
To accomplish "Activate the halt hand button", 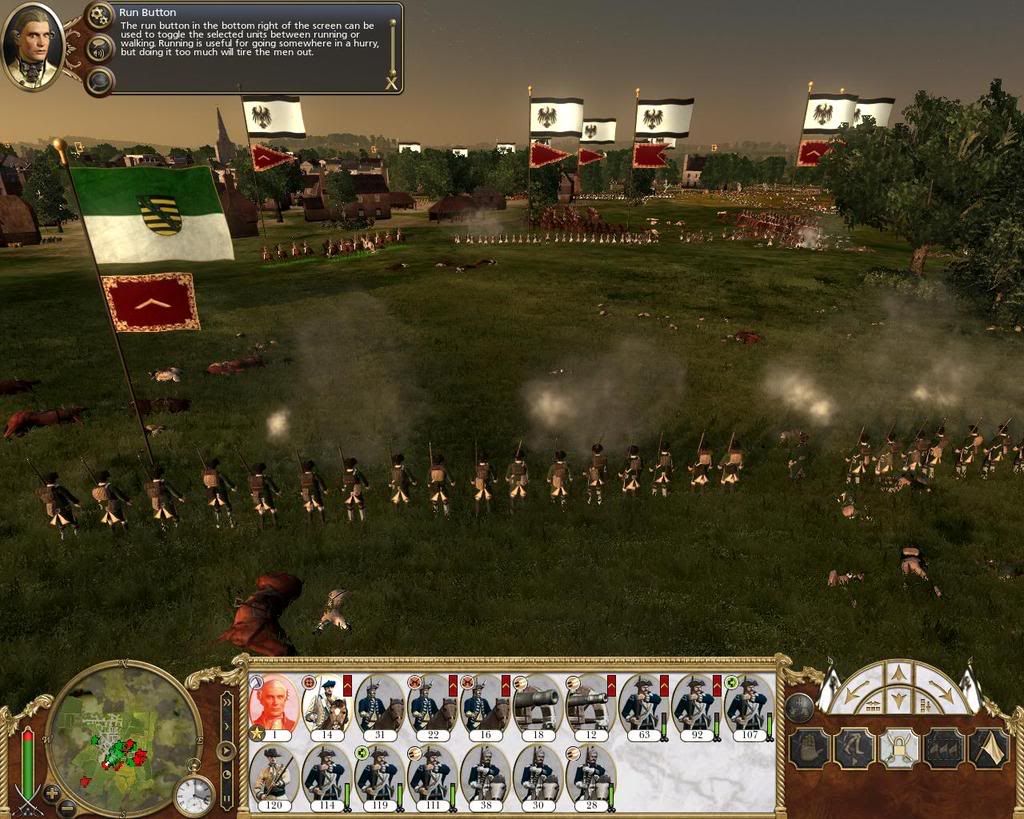I will point(810,748).
